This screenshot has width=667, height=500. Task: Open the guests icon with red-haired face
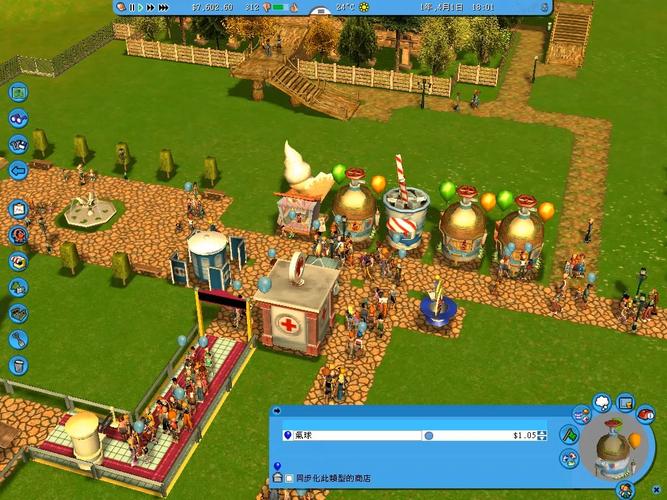point(18,236)
